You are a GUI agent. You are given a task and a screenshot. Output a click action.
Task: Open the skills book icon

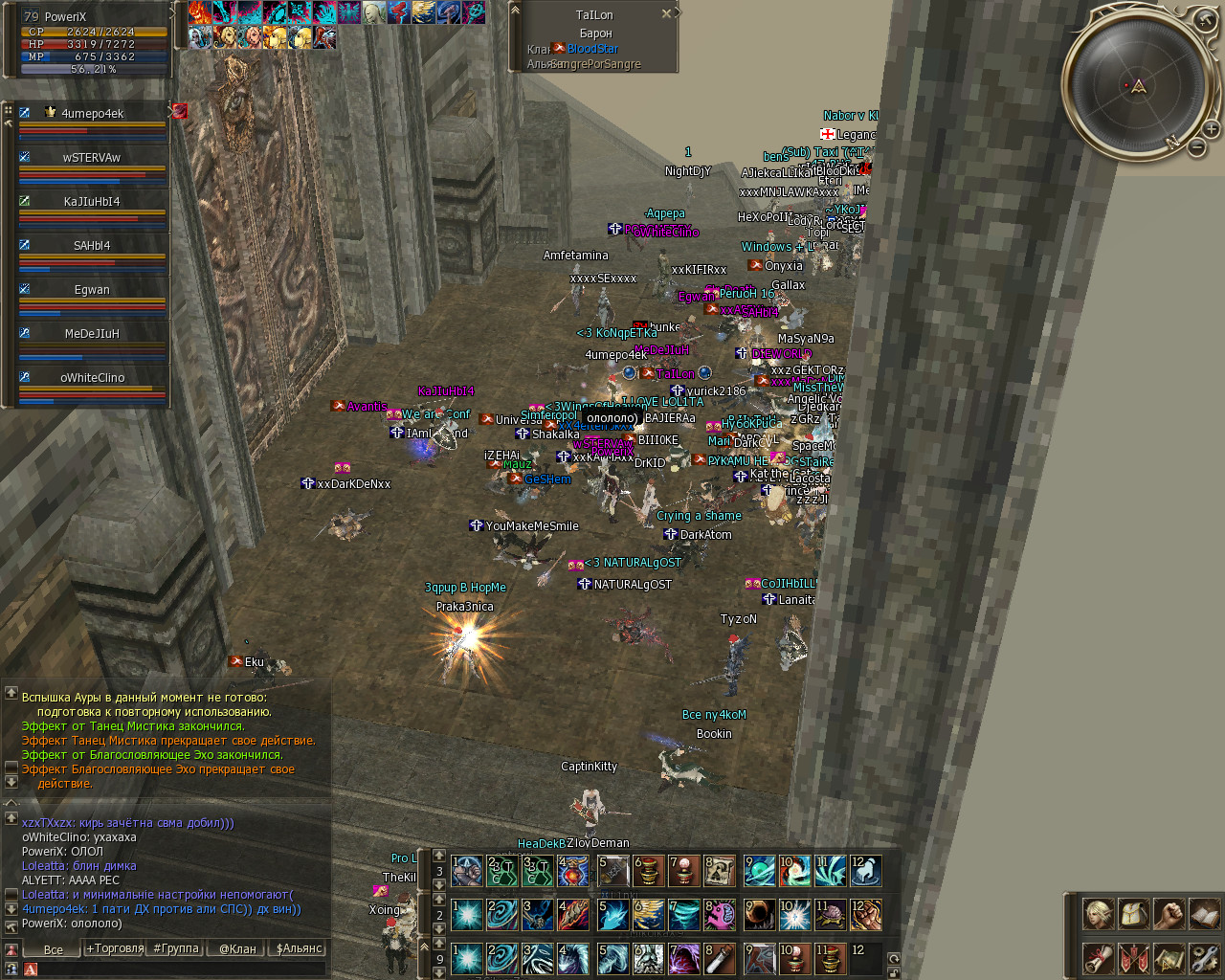1204,914
